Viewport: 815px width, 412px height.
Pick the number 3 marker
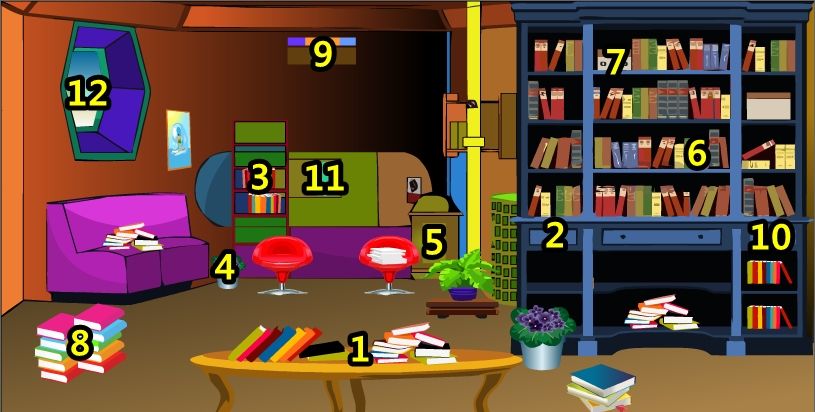click(x=260, y=178)
